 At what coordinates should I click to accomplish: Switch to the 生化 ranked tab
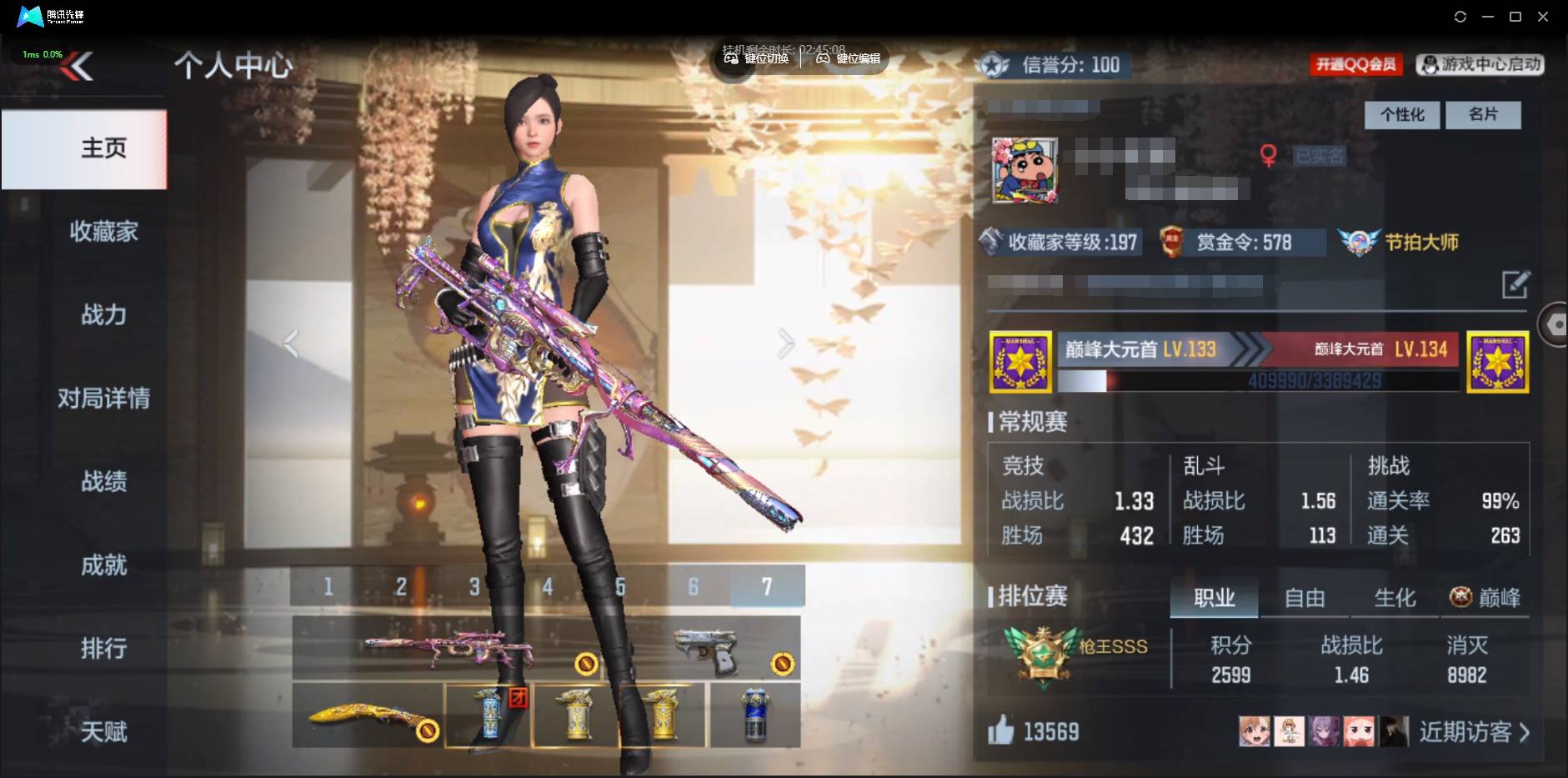(1394, 598)
